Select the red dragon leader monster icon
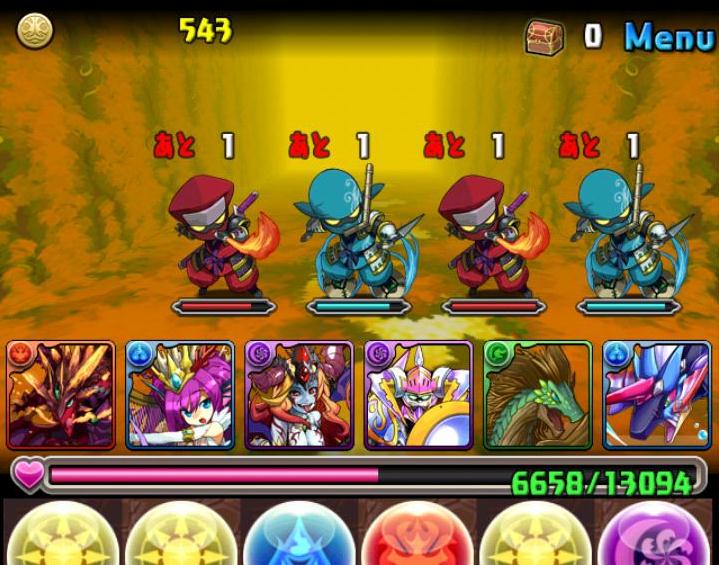Viewport: 719px width, 565px height. [x=61, y=395]
